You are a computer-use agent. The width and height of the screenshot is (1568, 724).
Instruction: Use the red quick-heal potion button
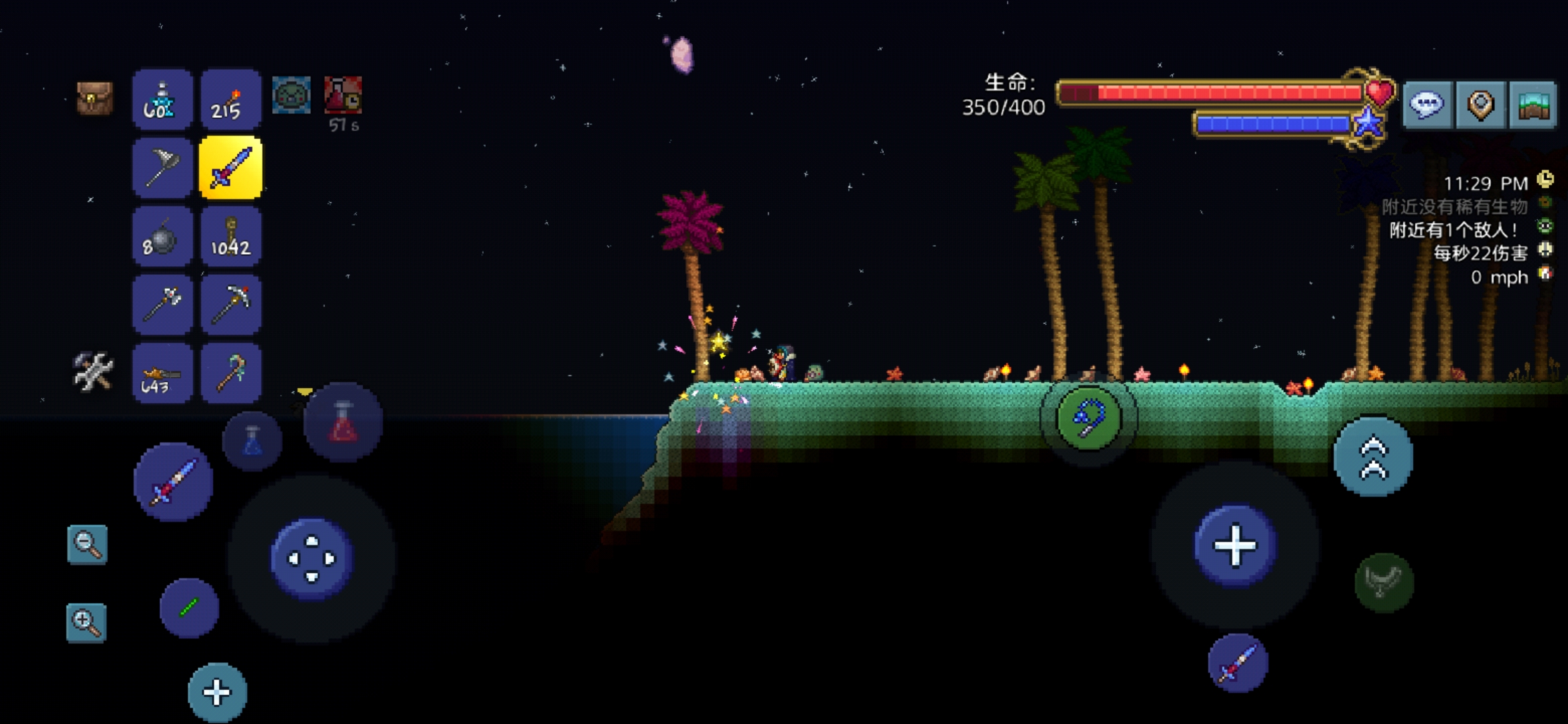pyautogui.click(x=343, y=422)
